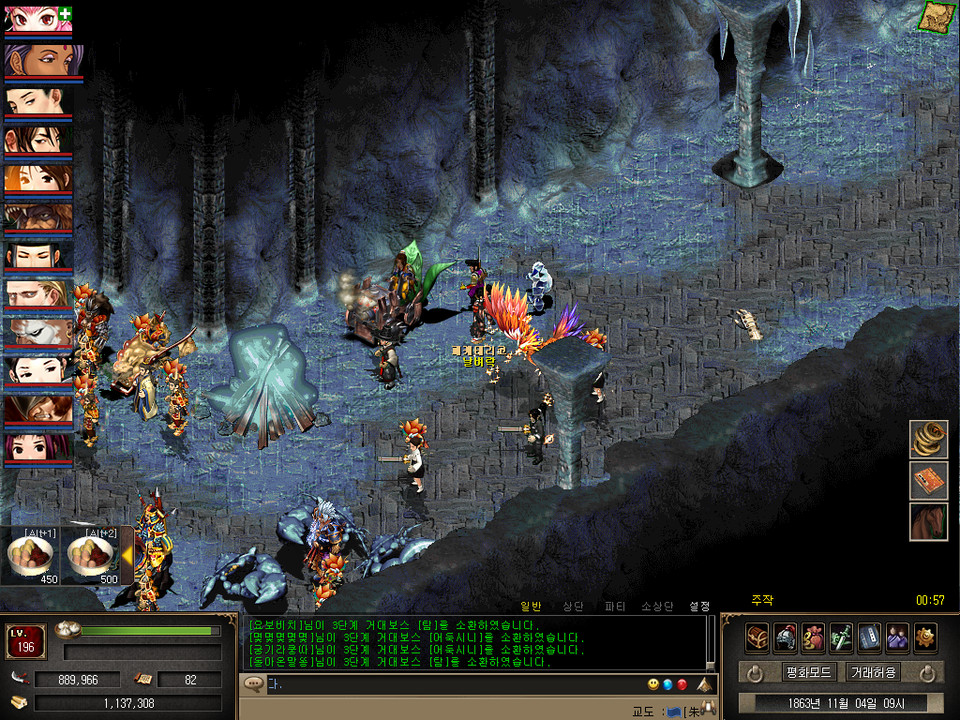Open the gear settings icon

tap(925, 637)
